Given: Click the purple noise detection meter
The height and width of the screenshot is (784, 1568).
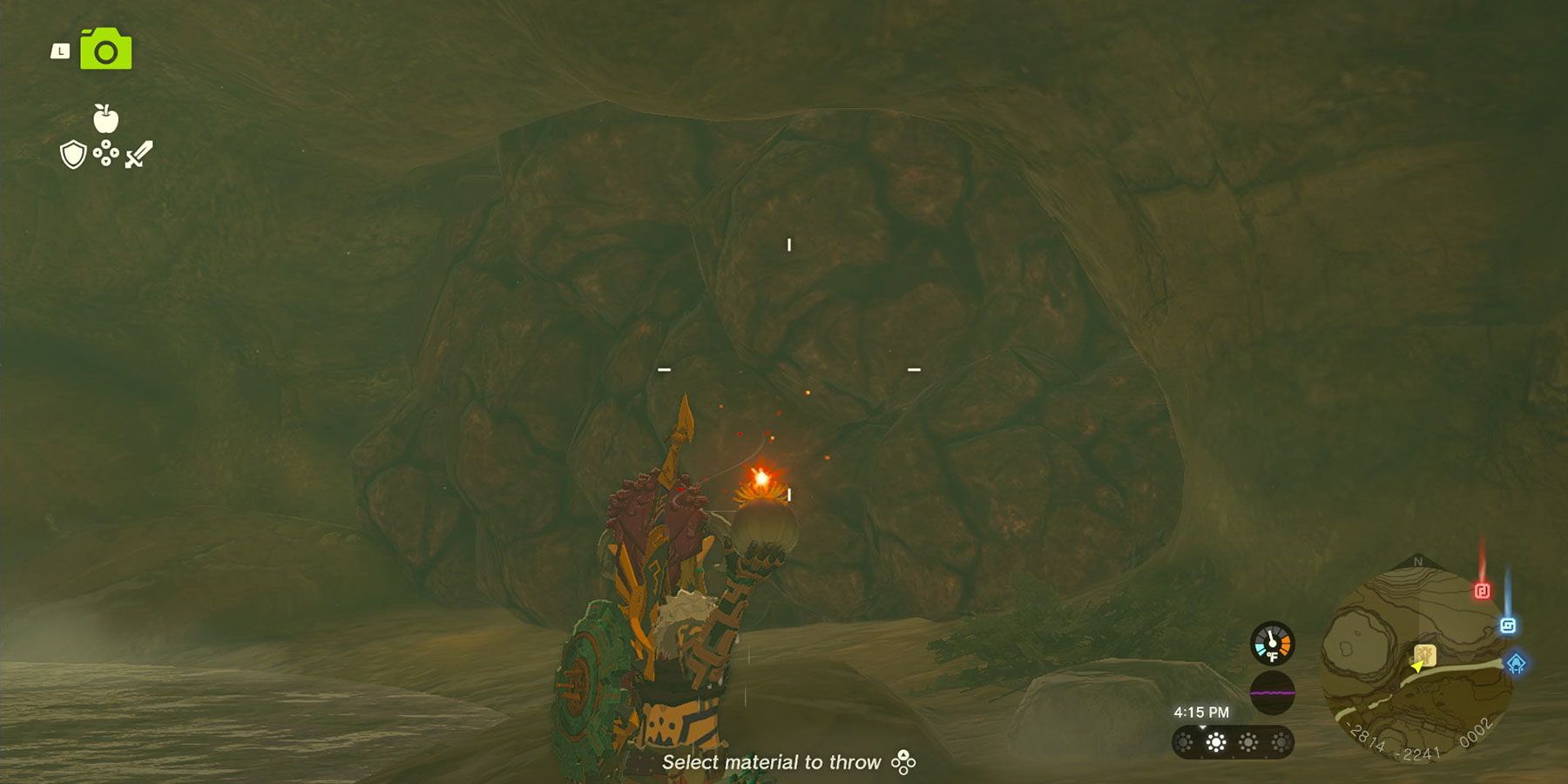Looking at the screenshot, I should click(x=1272, y=693).
